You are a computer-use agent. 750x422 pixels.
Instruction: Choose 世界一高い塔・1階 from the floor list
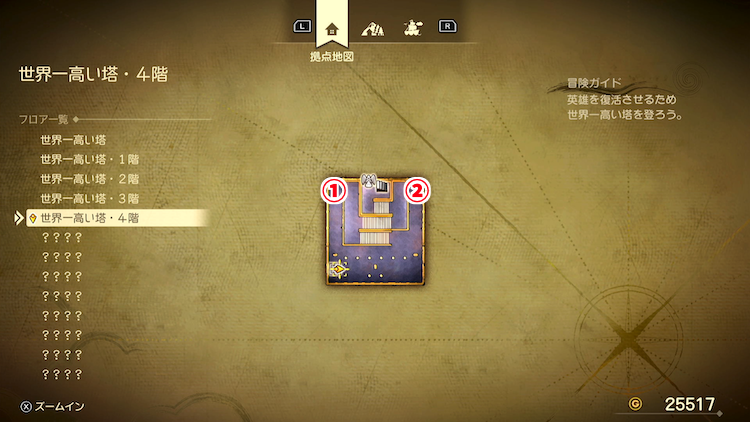click(88, 159)
